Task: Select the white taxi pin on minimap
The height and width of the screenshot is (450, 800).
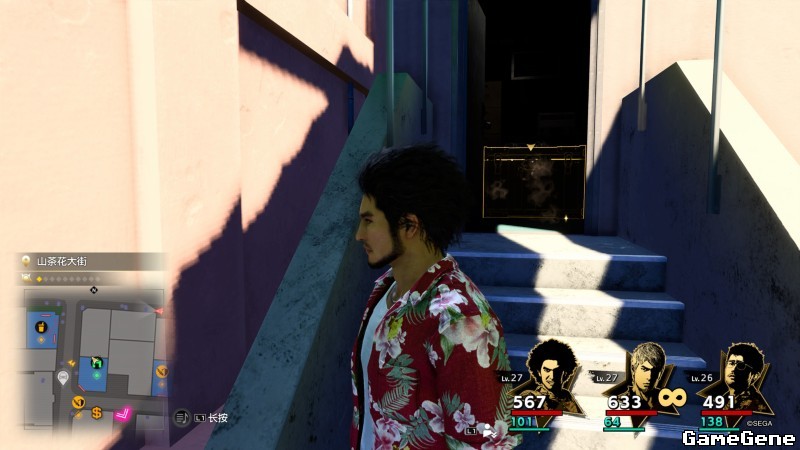Action: pos(64,377)
